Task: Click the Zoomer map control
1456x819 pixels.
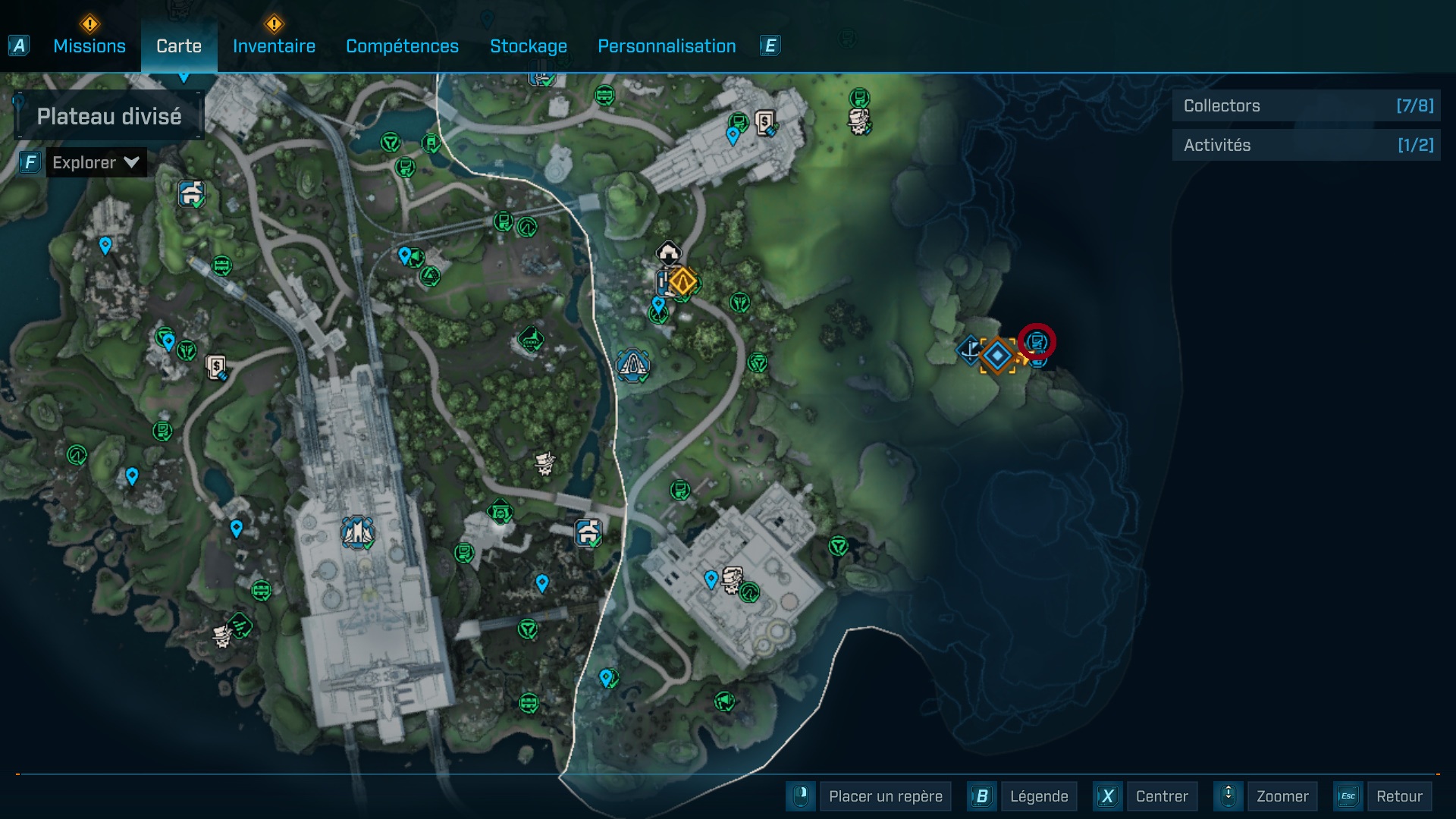Action: click(1282, 796)
